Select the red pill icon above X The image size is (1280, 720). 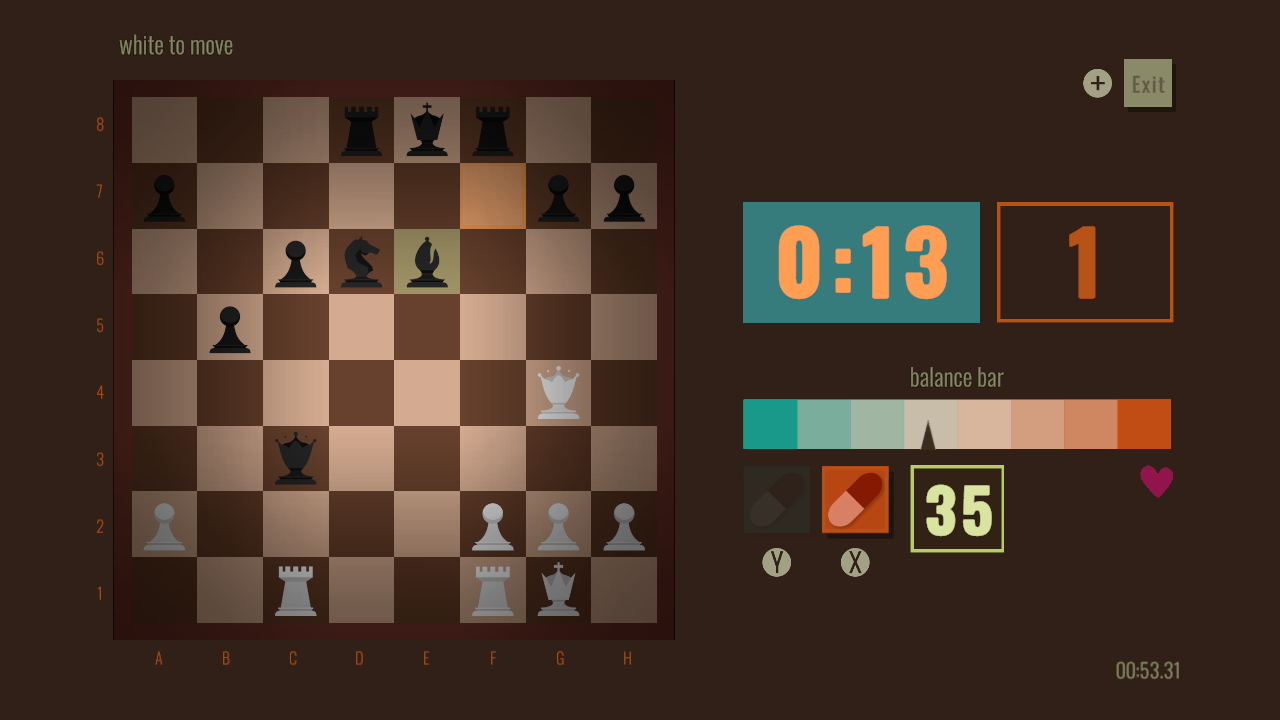coord(856,498)
